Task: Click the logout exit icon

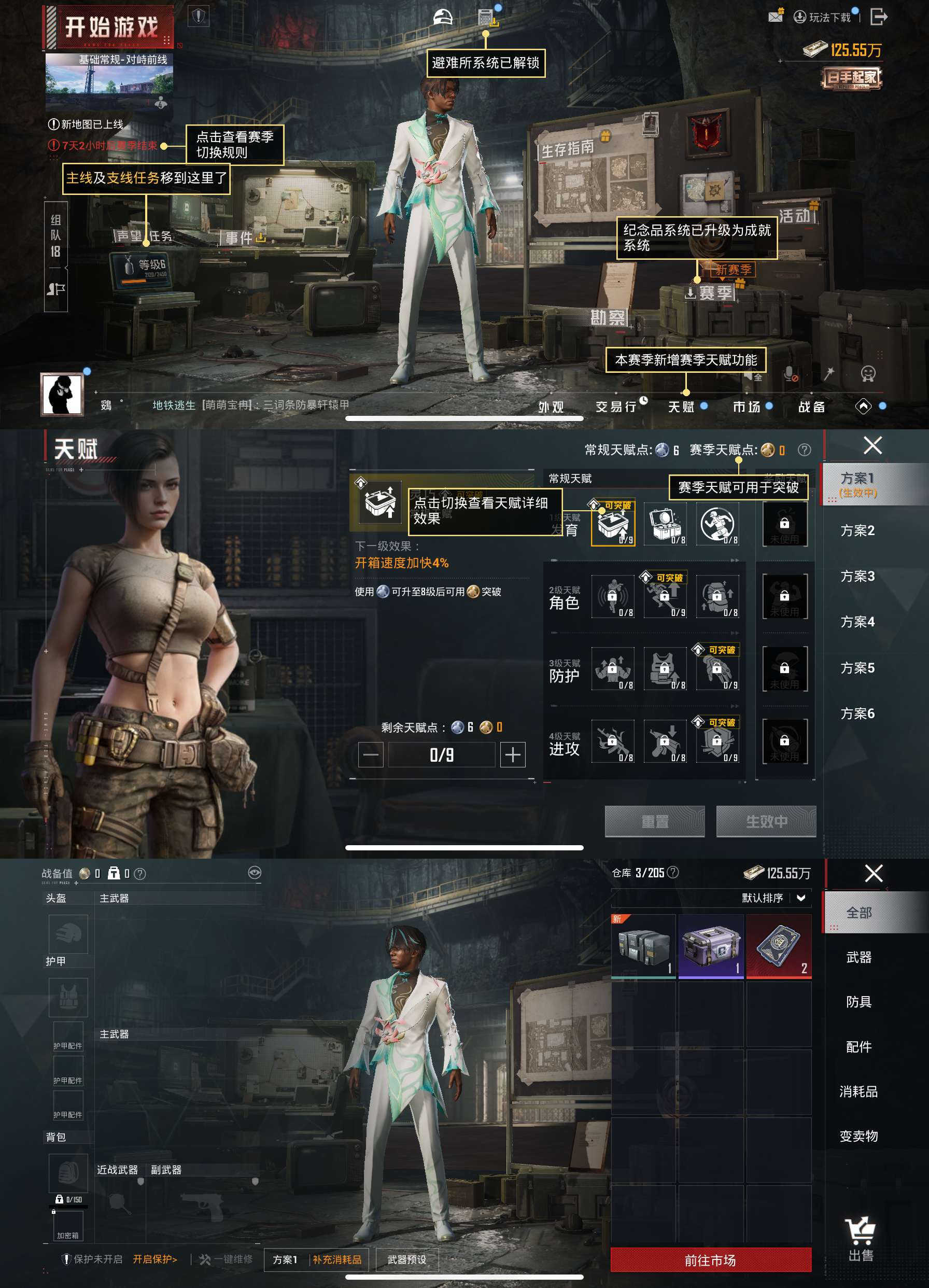Action: (879, 17)
